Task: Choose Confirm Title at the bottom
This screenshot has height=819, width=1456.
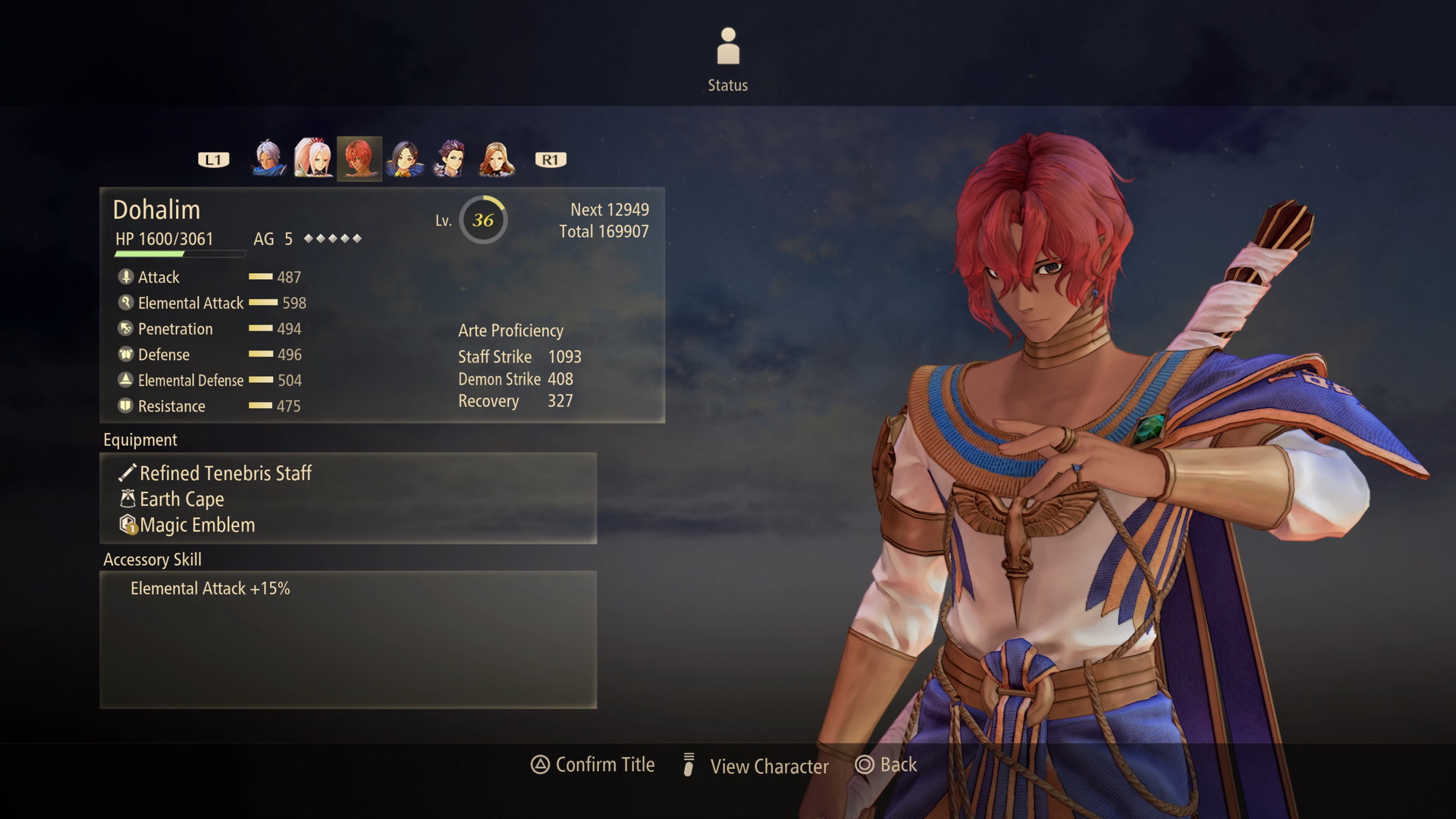Action: click(x=594, y=765)
